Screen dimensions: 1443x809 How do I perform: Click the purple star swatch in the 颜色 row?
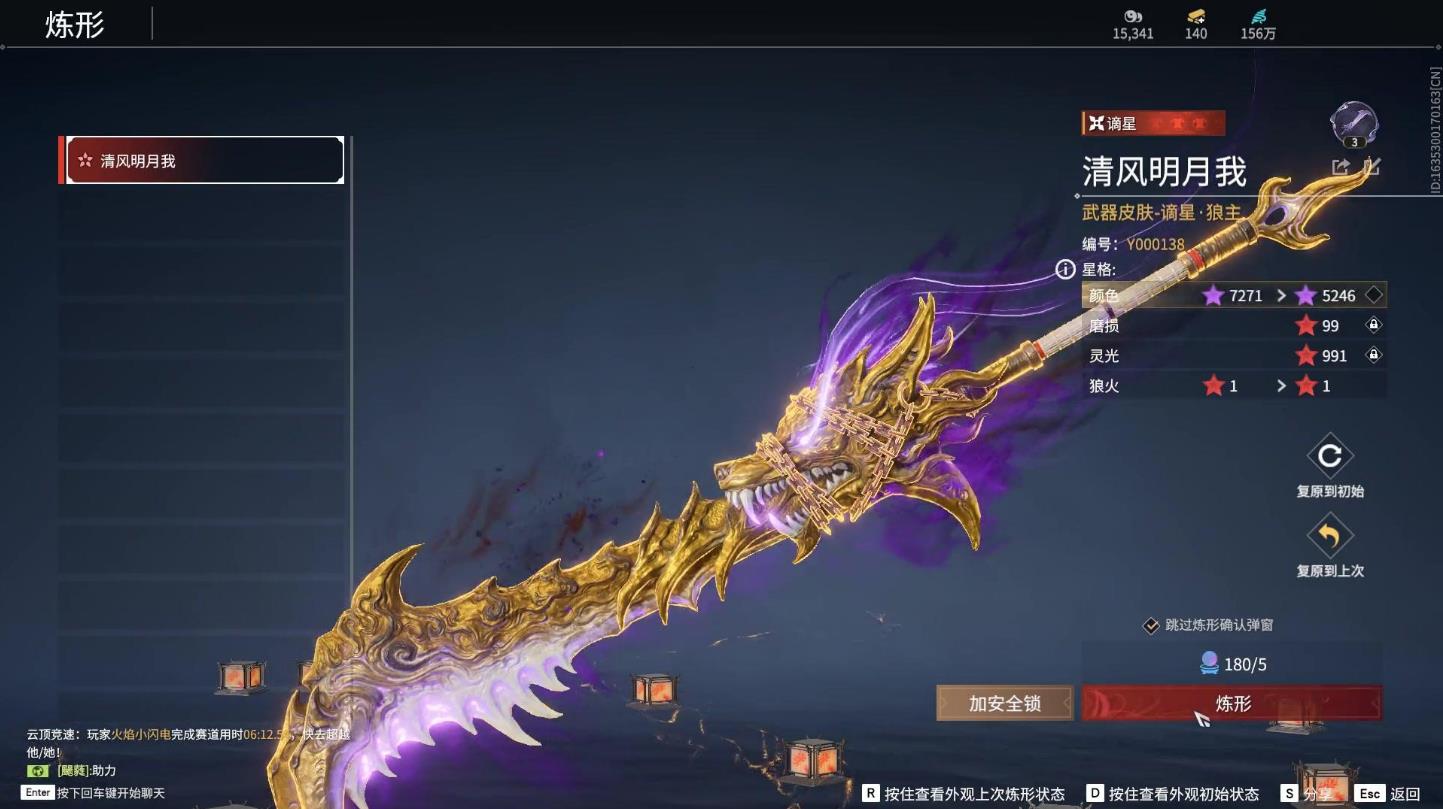1214,295
